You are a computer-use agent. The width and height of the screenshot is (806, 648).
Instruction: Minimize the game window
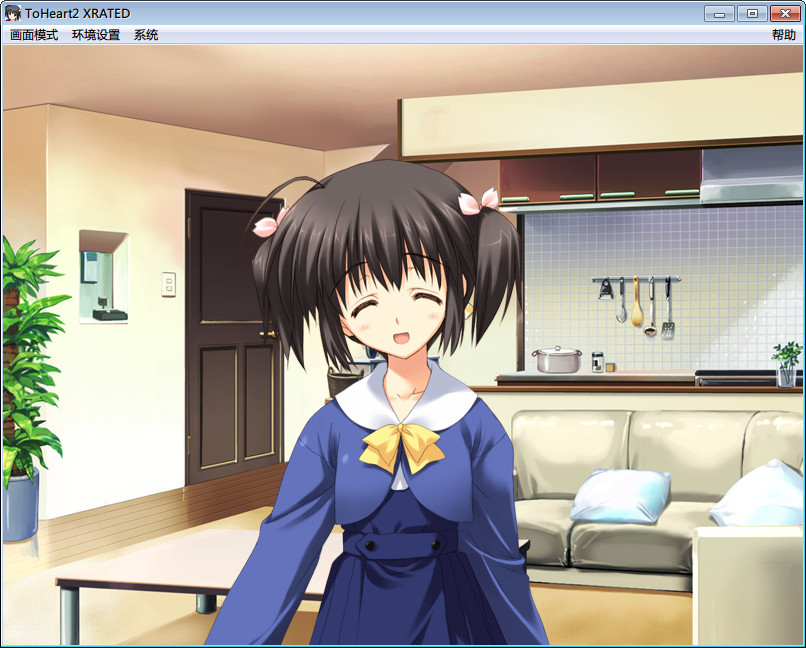click(719, 13)
